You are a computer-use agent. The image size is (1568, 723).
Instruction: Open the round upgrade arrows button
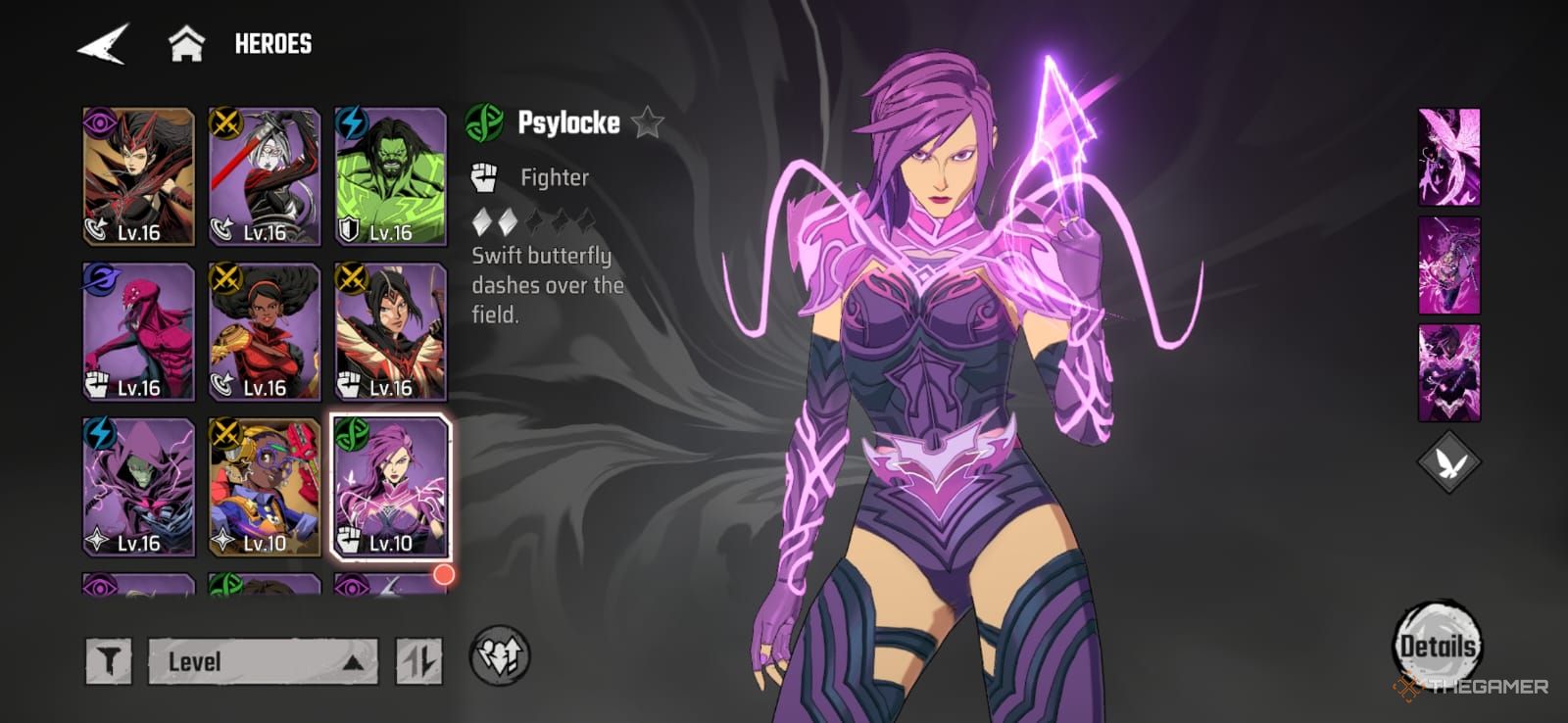(x=500, y=656)
